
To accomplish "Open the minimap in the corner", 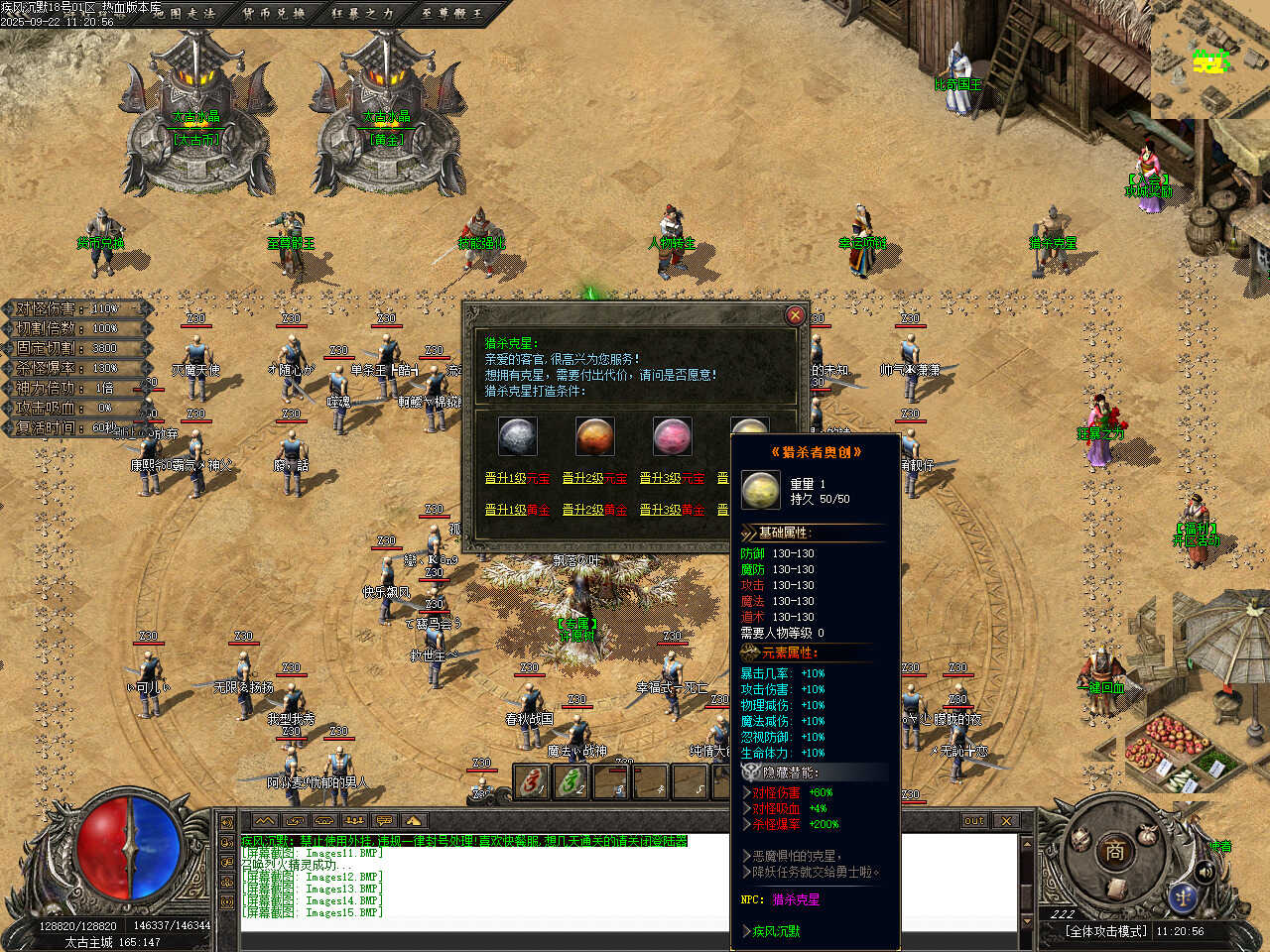I will [1210, 59].
